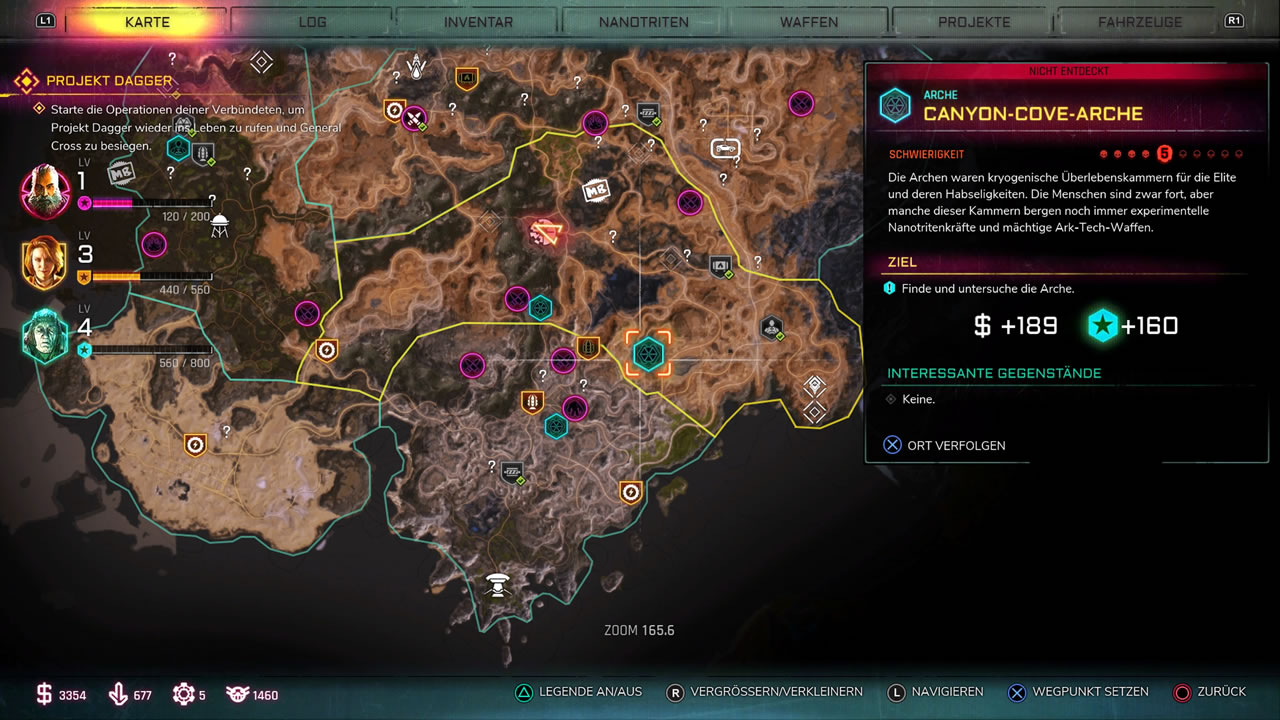Click the red glowing mission marker on map

click(x=546, y=234)
